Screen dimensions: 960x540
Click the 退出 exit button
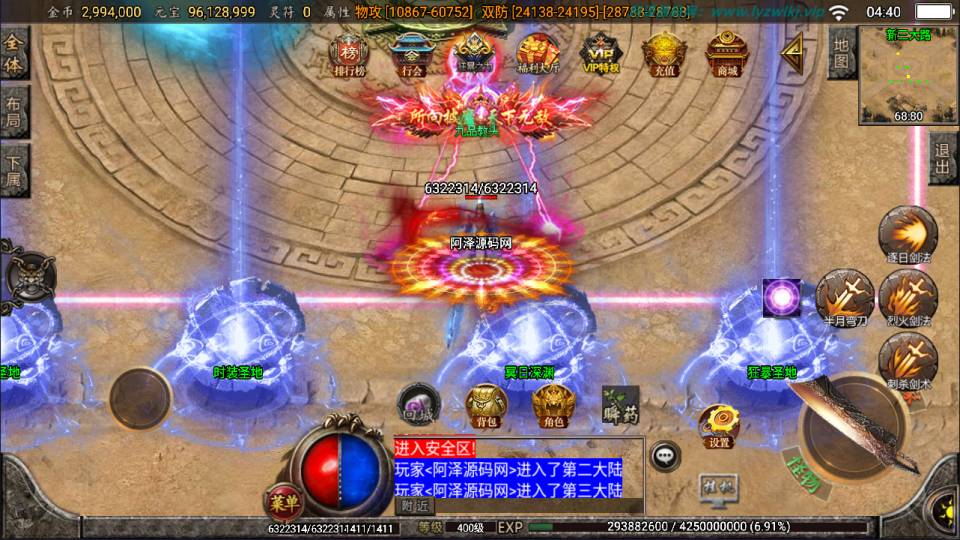pos(942,160)
